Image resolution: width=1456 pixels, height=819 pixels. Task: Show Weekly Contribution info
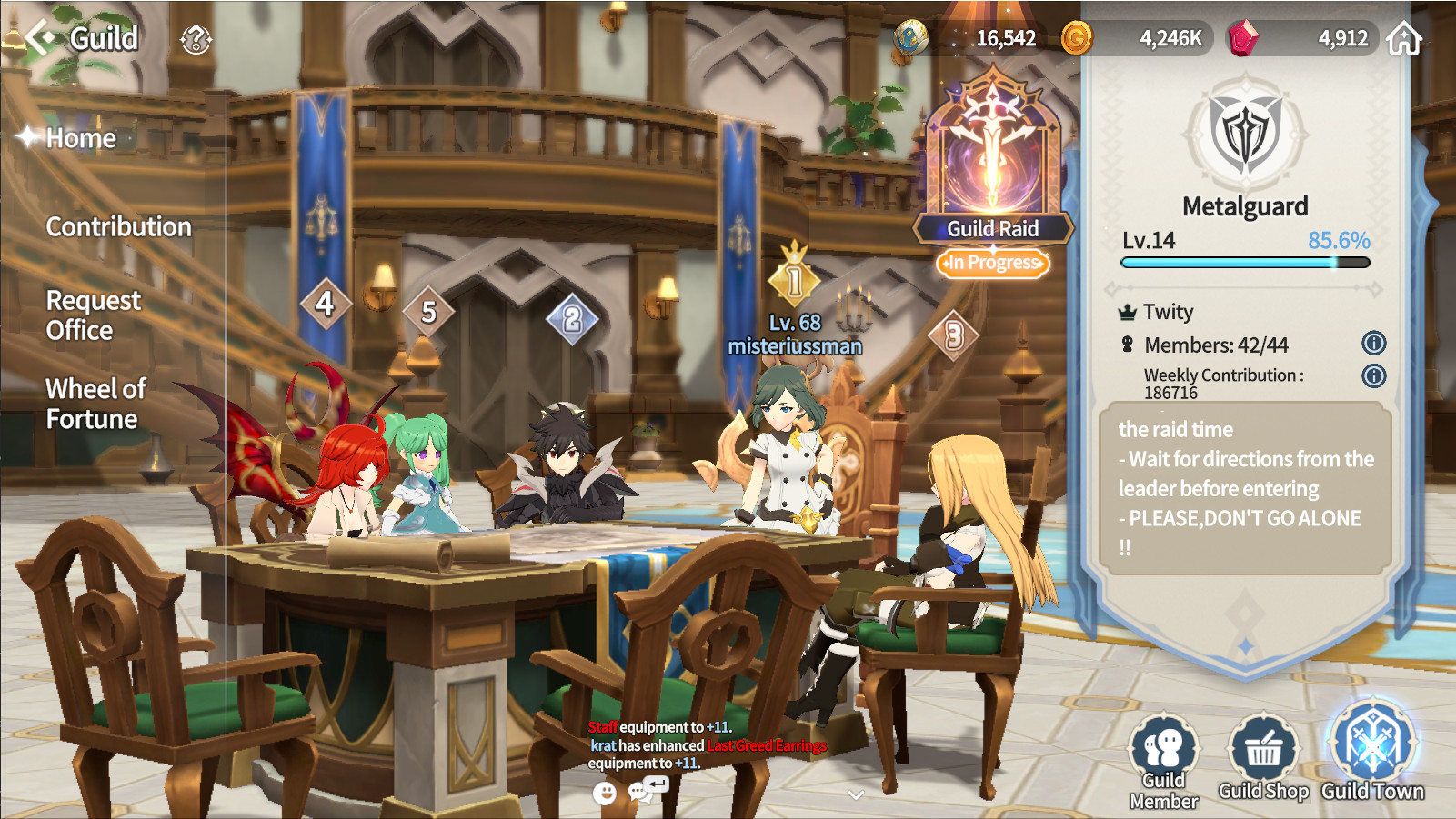click(x=1373, y=375)
